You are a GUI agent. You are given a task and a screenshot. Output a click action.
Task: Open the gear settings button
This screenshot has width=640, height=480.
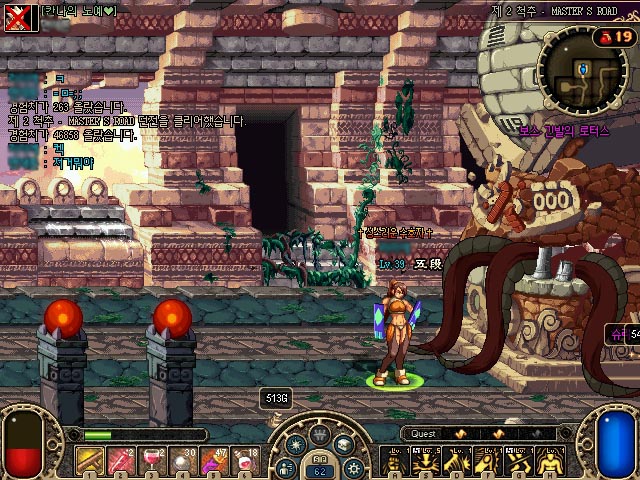pyautogui.click(x=352, y=467)
